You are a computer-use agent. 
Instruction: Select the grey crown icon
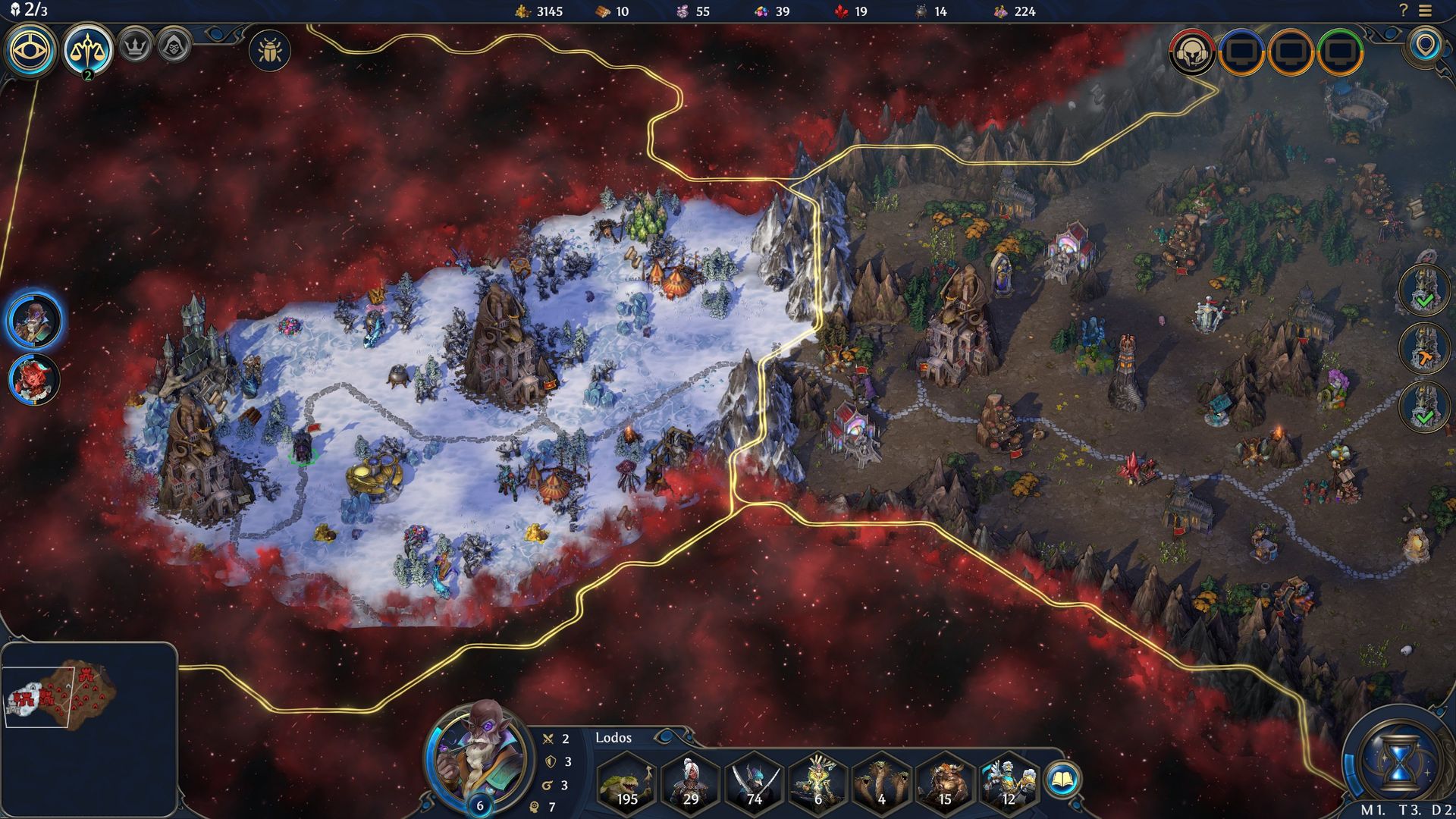[135, 47]
